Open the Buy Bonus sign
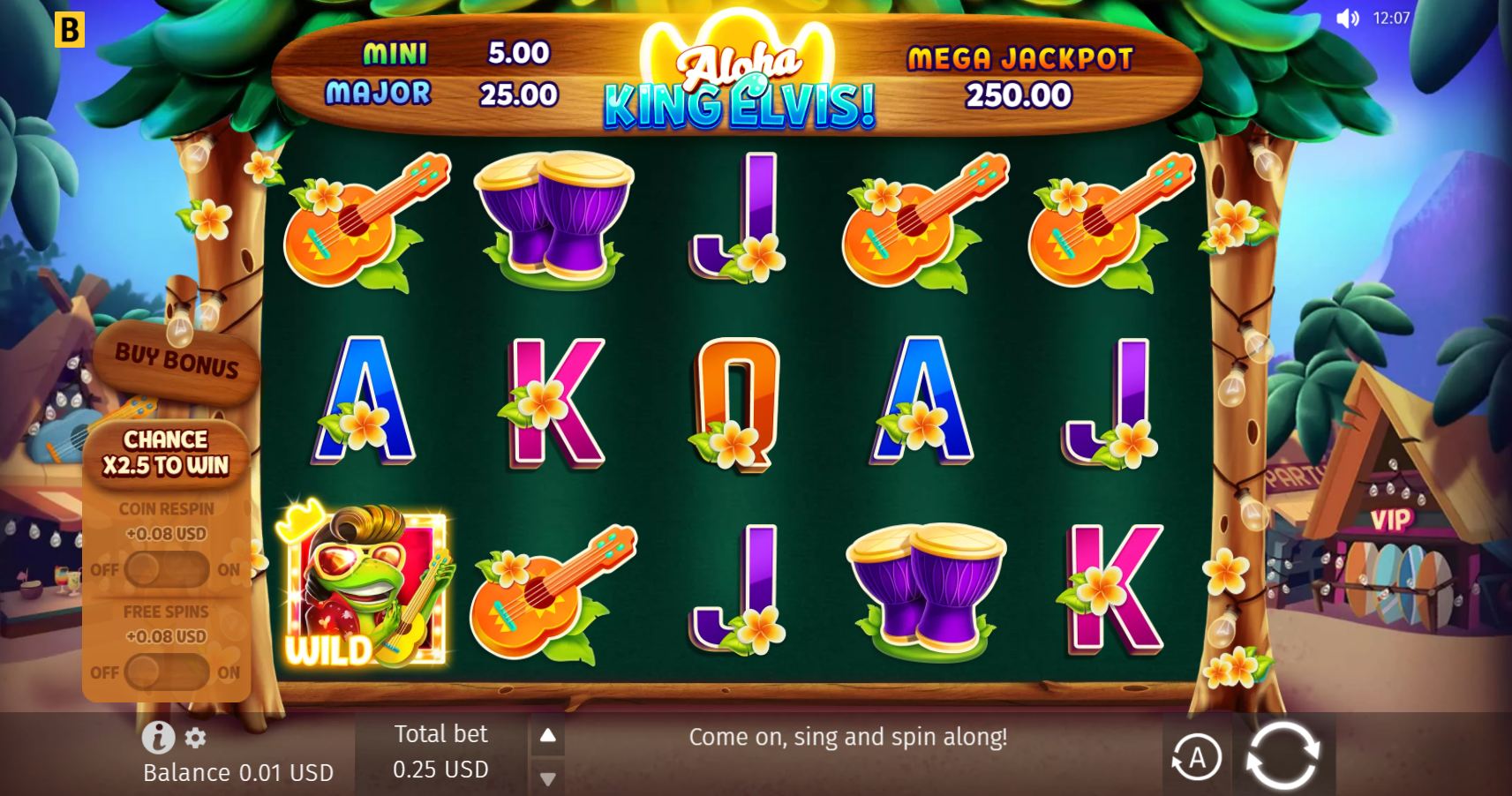 [x=177, y=362]
